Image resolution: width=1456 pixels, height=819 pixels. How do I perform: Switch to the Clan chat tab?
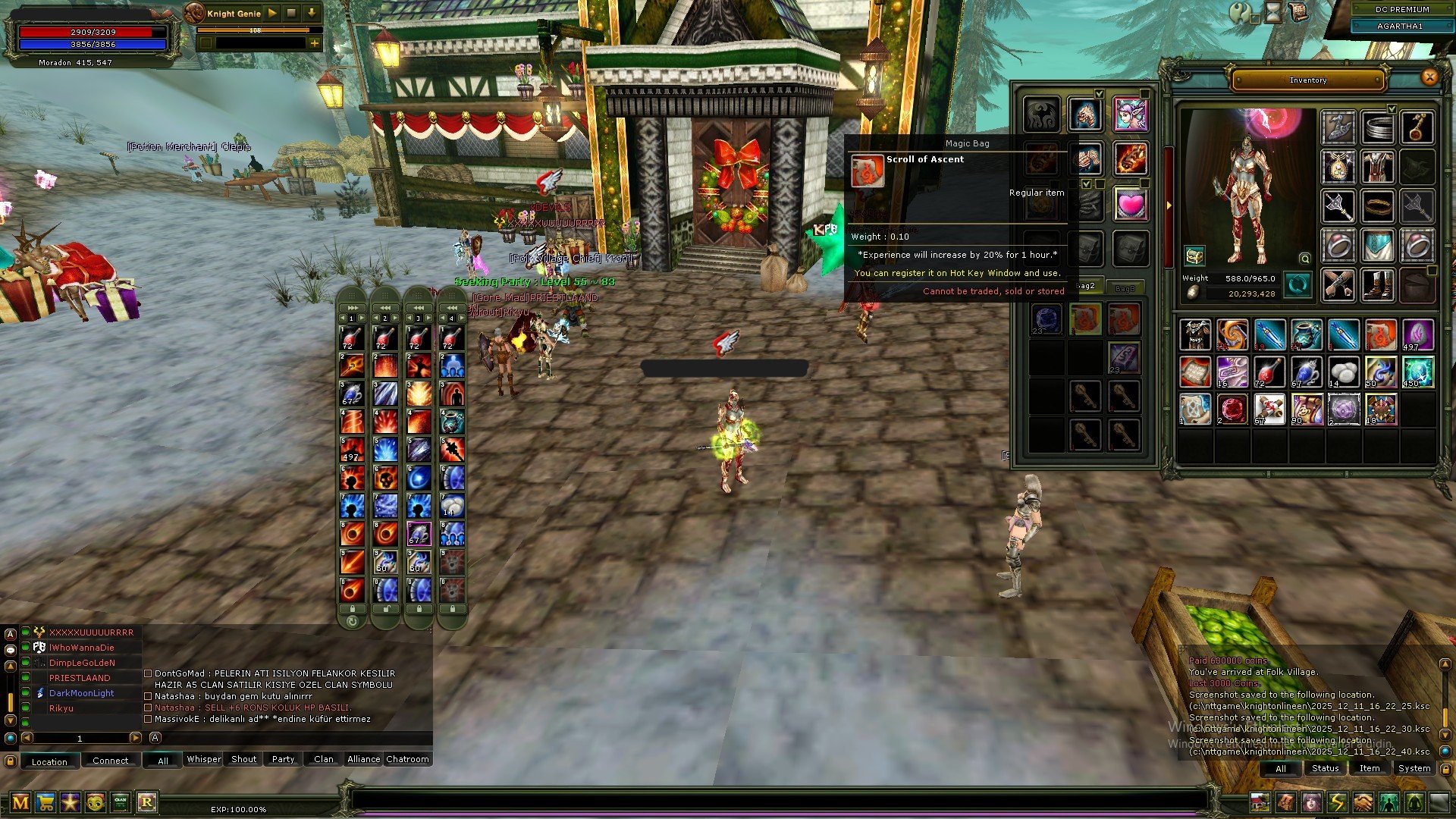323,759
